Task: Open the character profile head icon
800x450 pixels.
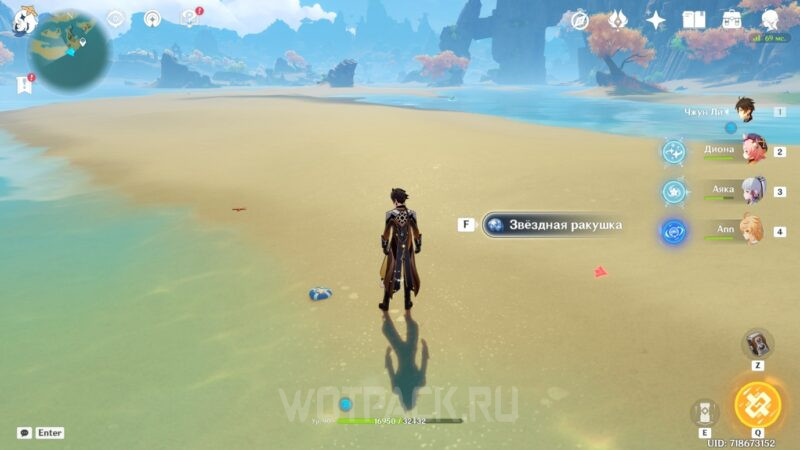Action: 771,20
